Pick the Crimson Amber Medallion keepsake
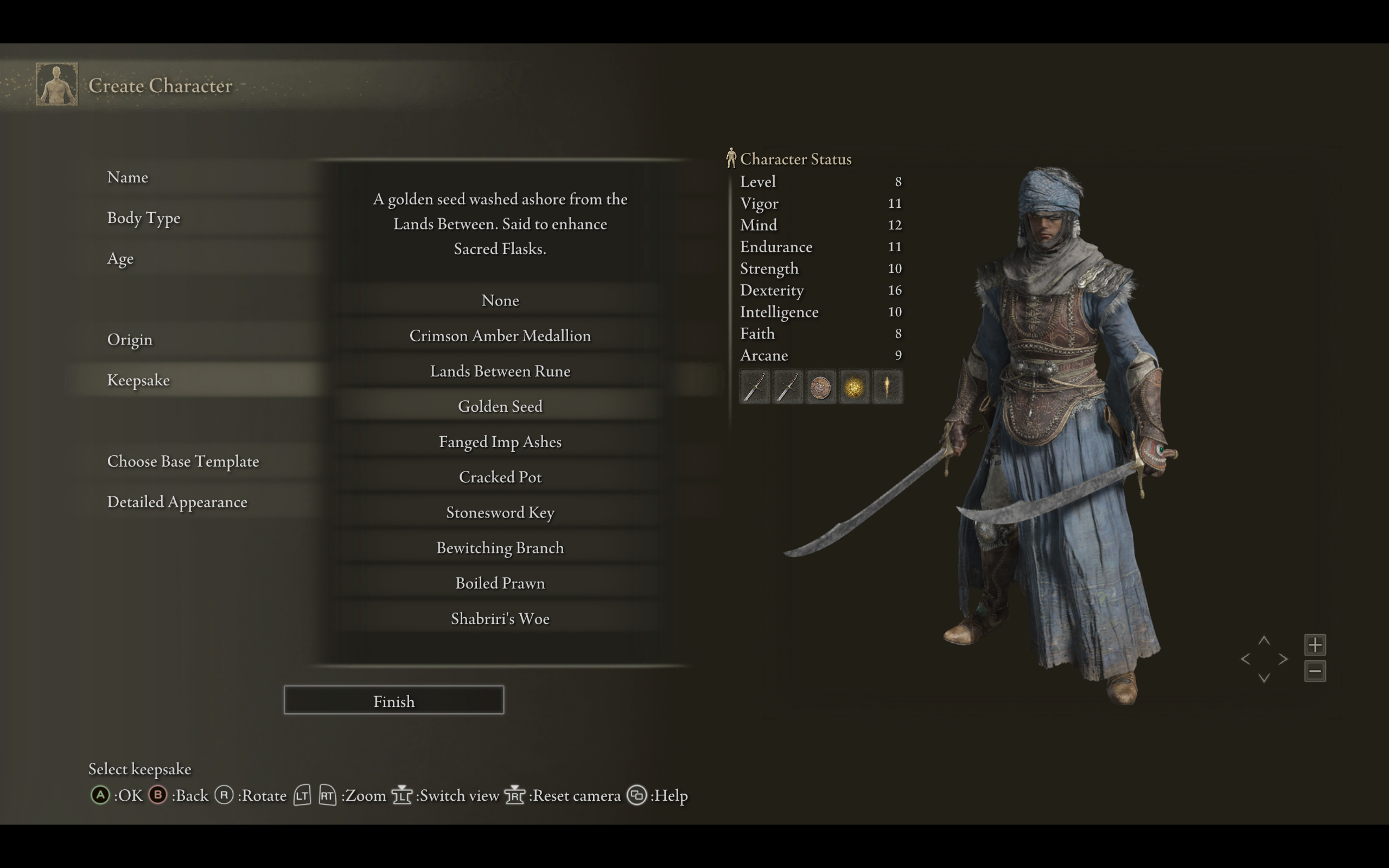The image size is (1389, 868). (x=500, y=336)
